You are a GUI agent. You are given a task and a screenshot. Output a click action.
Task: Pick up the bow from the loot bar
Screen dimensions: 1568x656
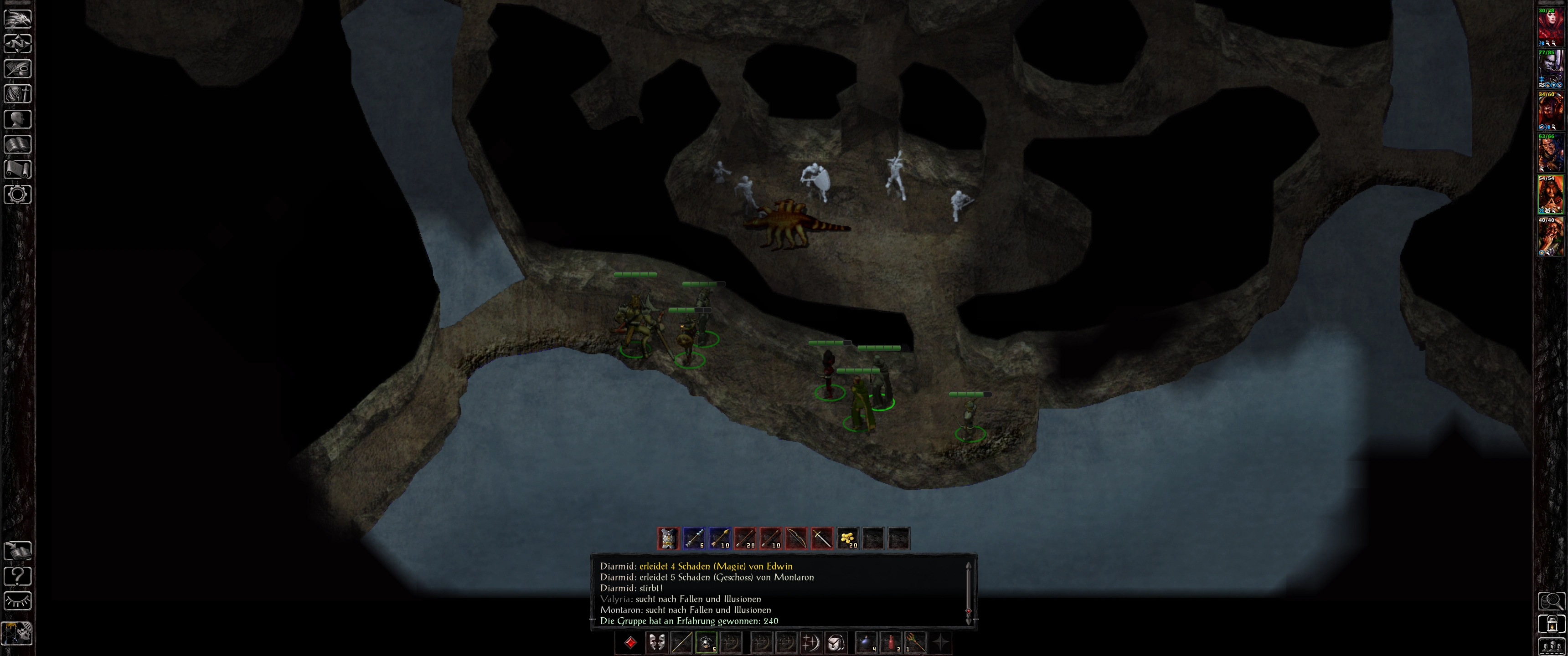[796, 538]
